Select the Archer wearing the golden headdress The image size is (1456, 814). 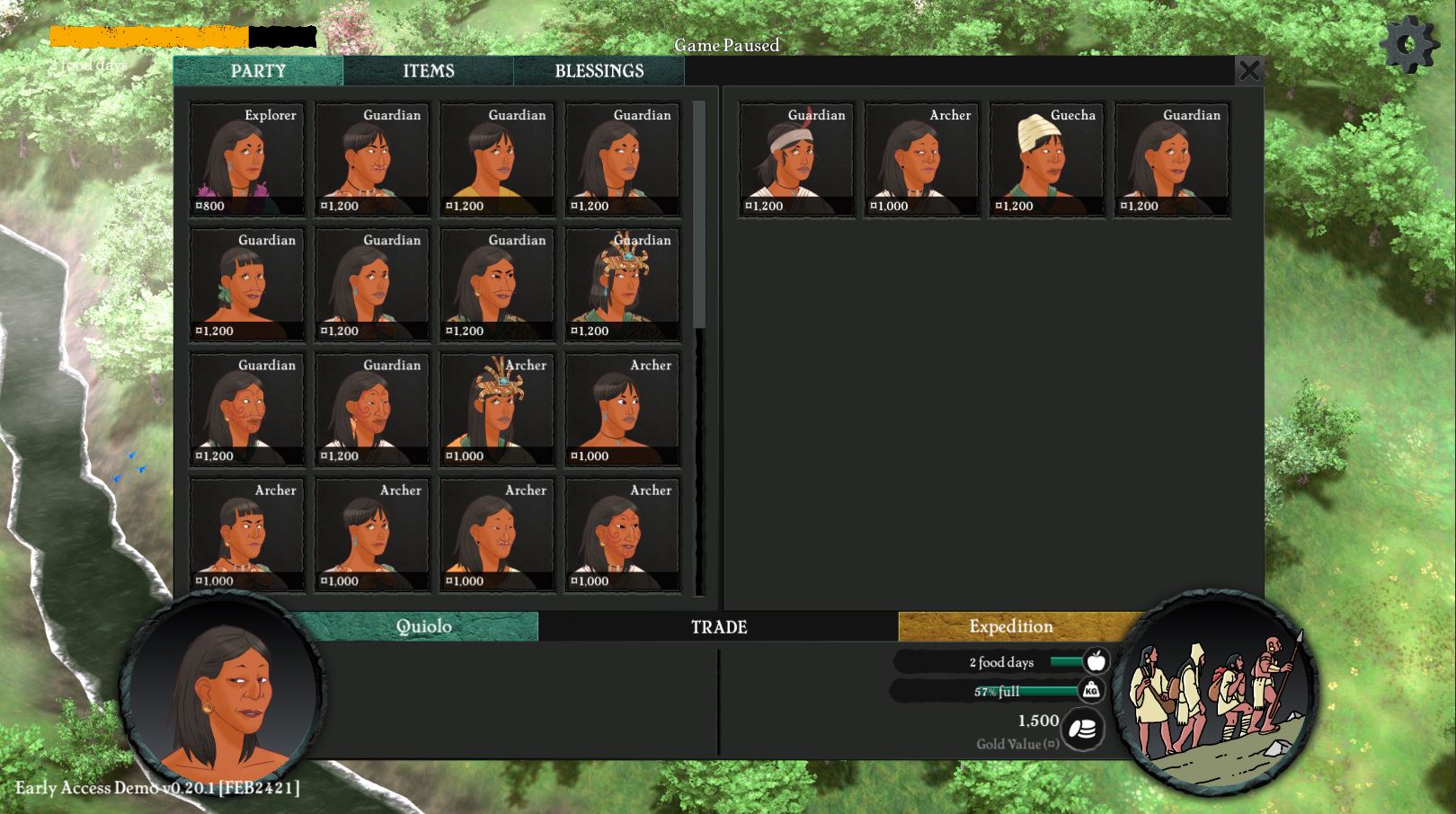point(498,409)
